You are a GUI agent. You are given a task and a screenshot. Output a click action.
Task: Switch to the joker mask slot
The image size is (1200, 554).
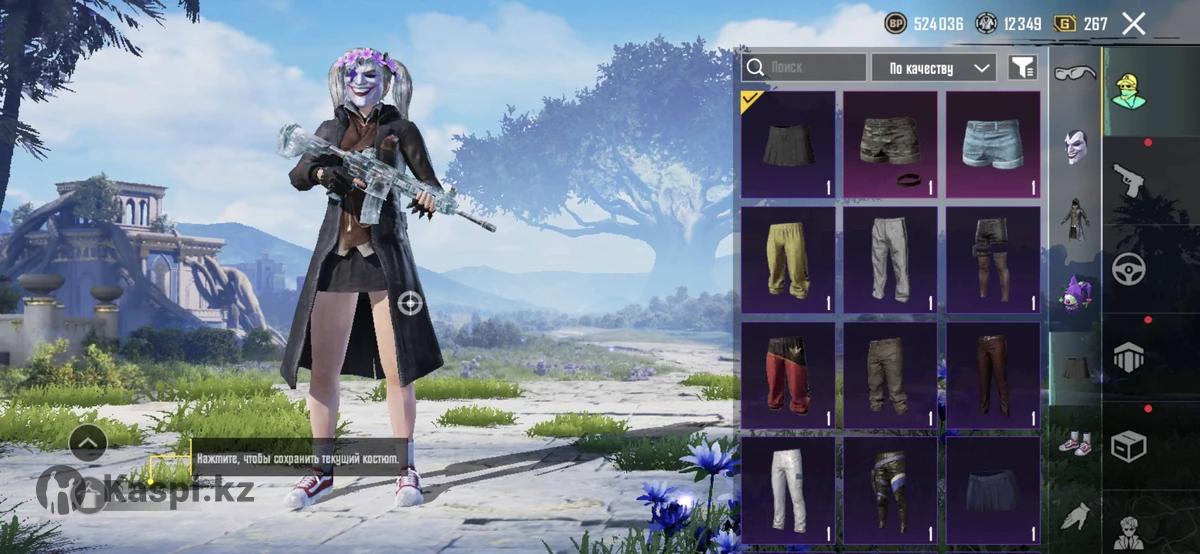coord(1075,146)
